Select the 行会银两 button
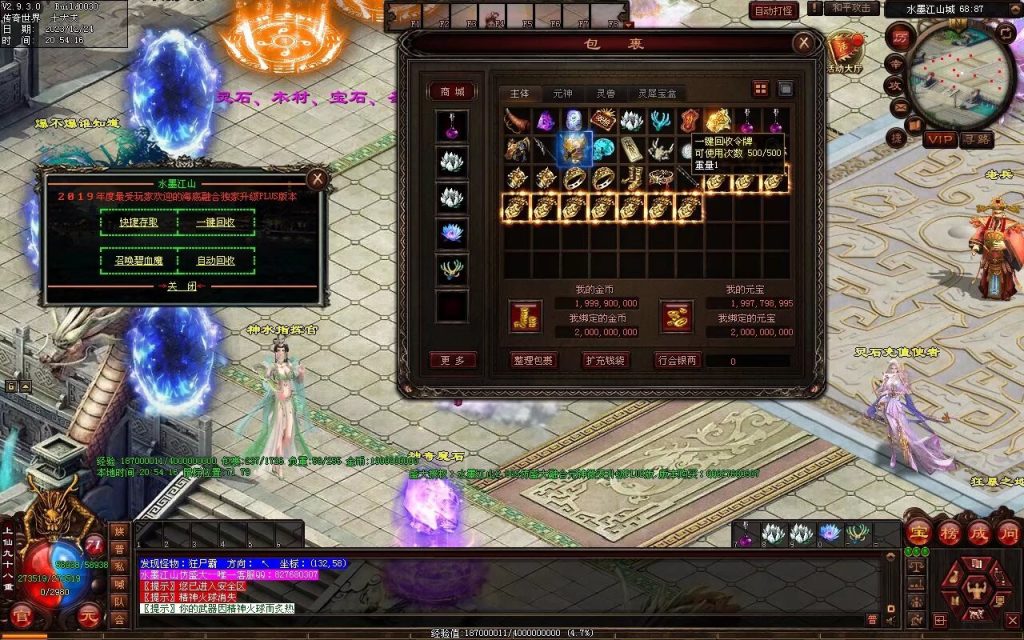The width and height of the screenshot is (1024, 640). click(678, 360)
